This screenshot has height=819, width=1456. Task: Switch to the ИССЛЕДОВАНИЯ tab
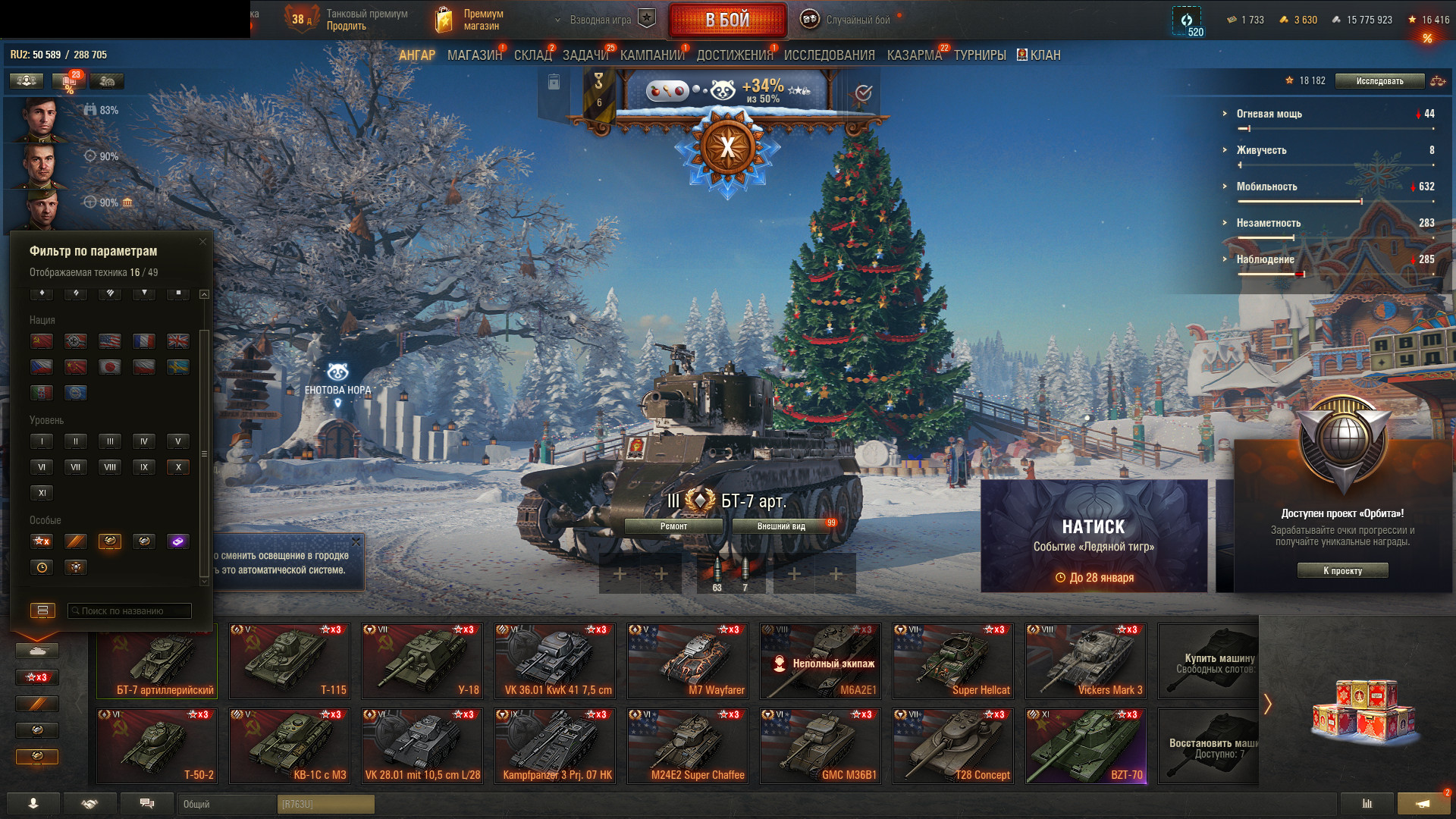(x=829, y=55)
